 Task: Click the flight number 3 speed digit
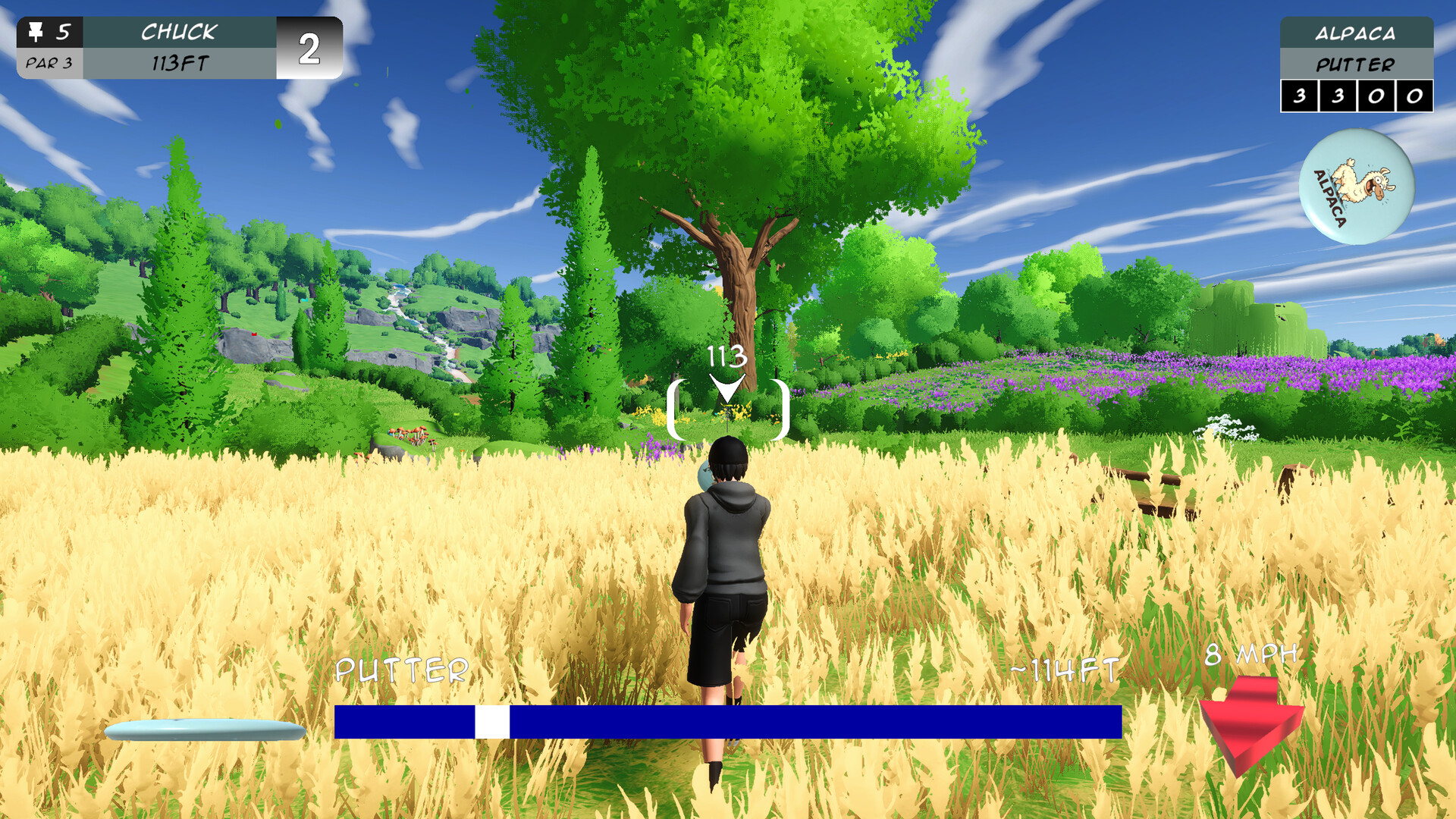1298,96
